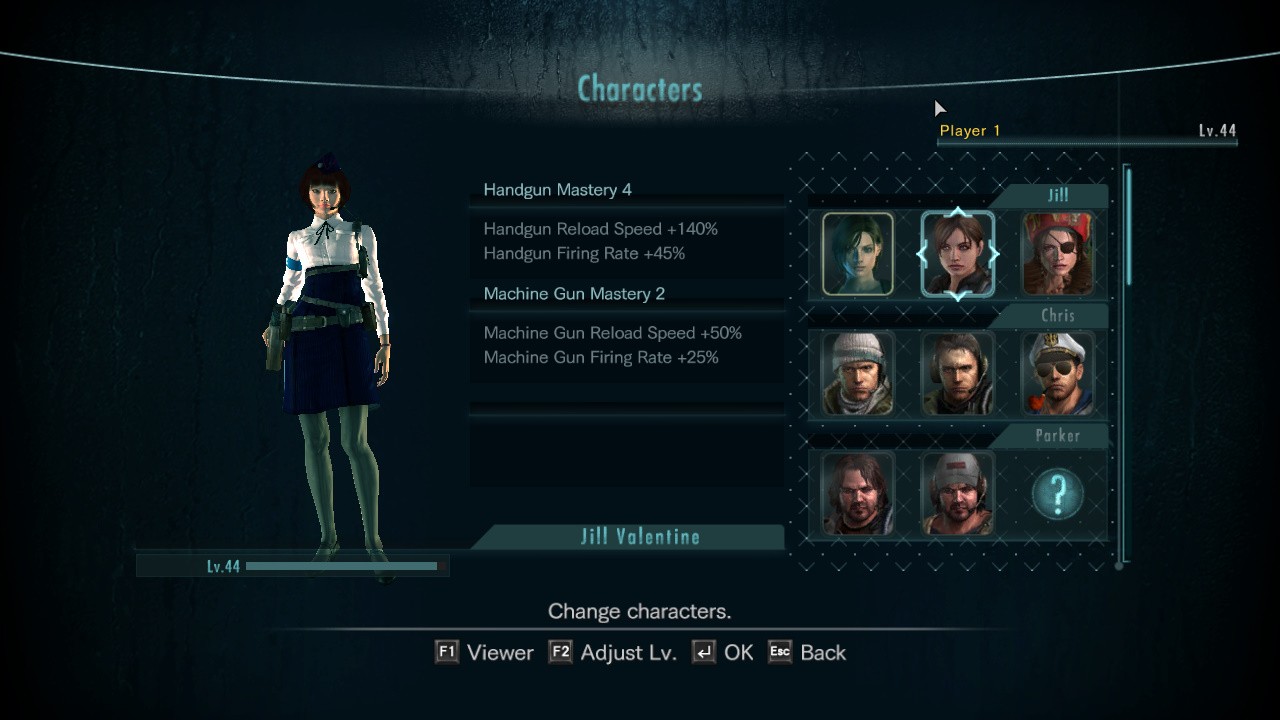1280x720 pixels.
Task: Select the first Jill portrait with short hair
Action: (857, 254)
